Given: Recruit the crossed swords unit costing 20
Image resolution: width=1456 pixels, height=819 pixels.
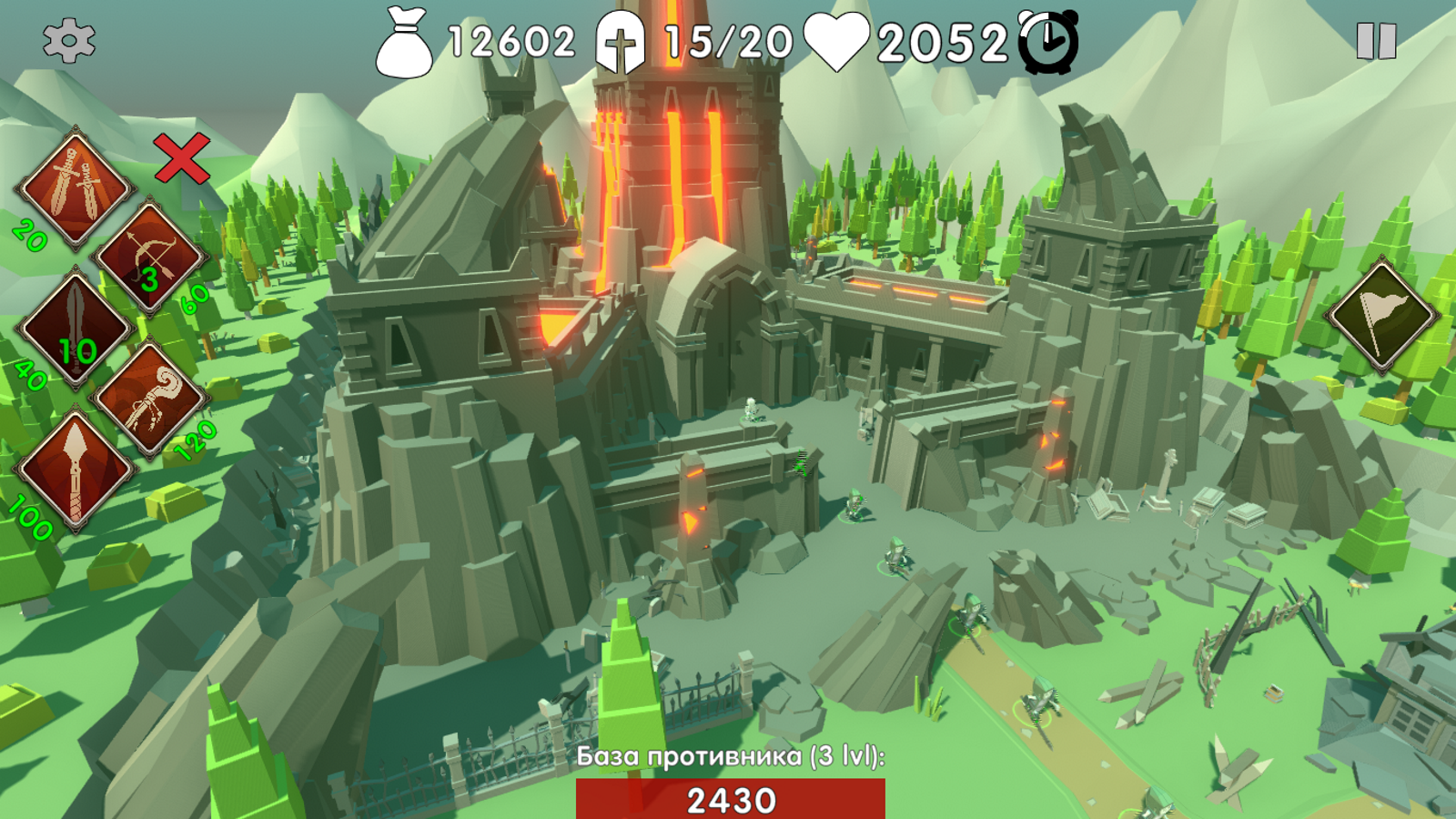Looking at the screenshot, I should click(76, 187).
